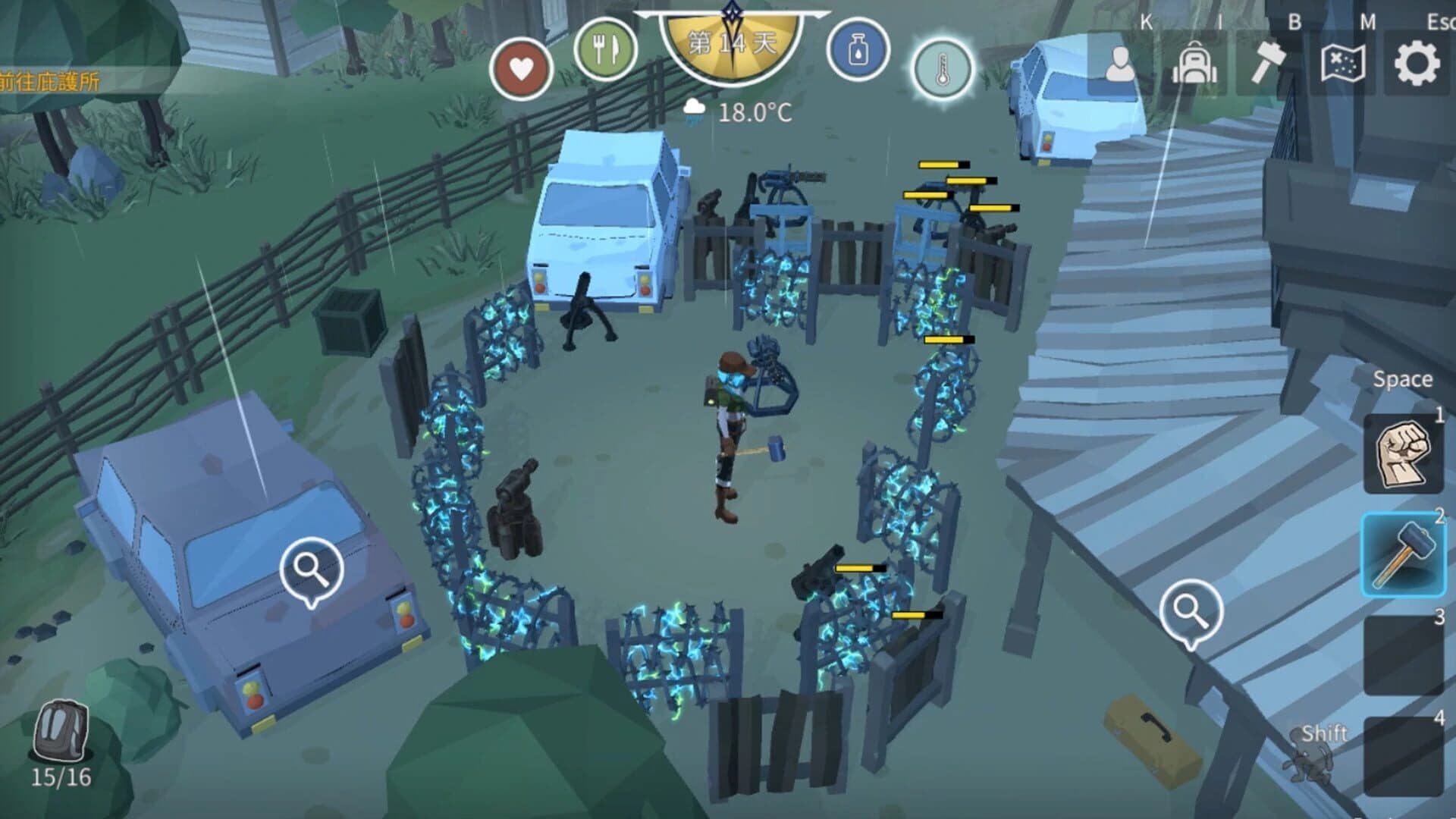This screenshot has height=819, width=1456.
Task: Check the blue water bottle thirst status
Action: point(858,51)
